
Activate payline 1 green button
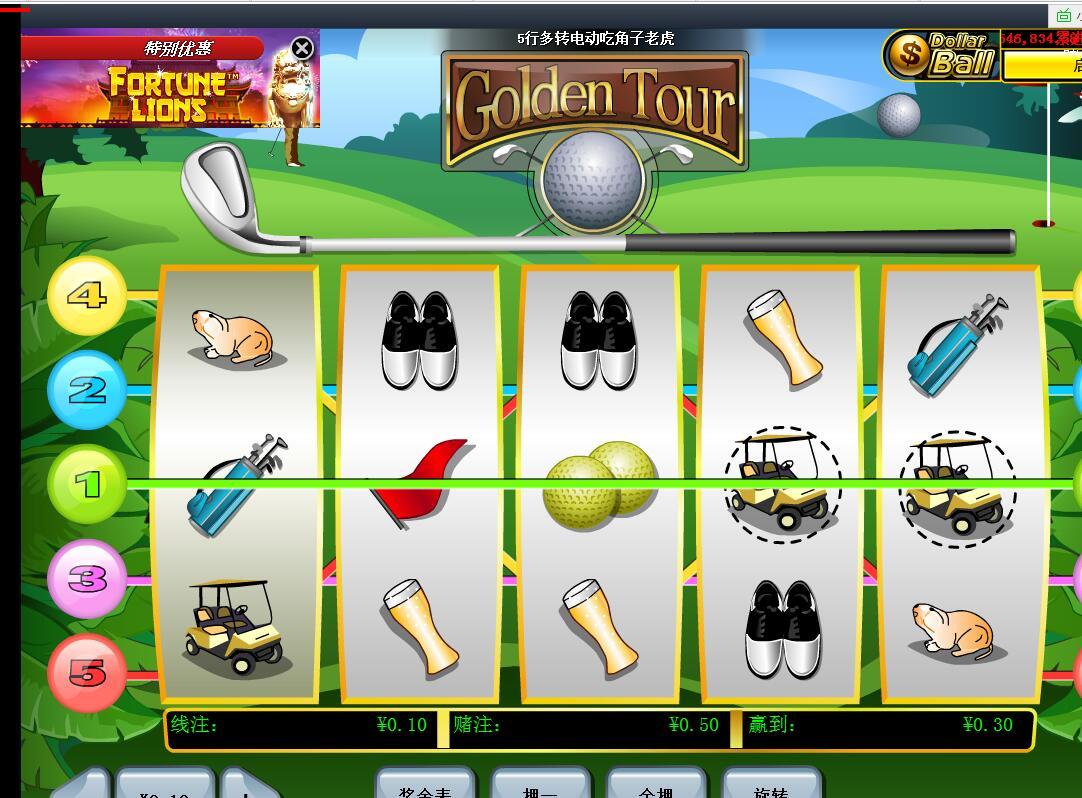tap(87, 485)
